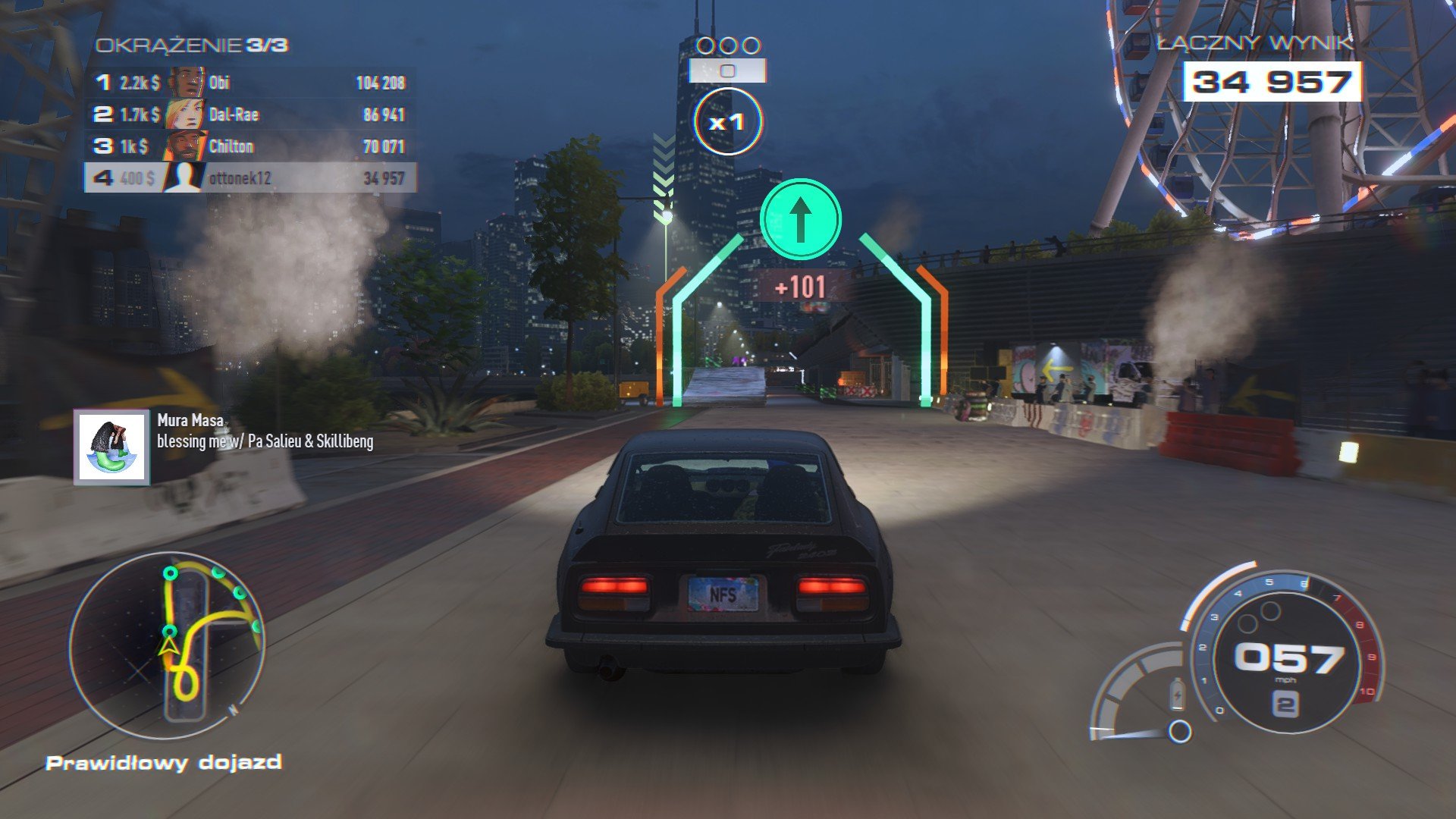Click the Mura Masa album art thumbnail
Screen dimensions: 1456x819
coord(112,447)
